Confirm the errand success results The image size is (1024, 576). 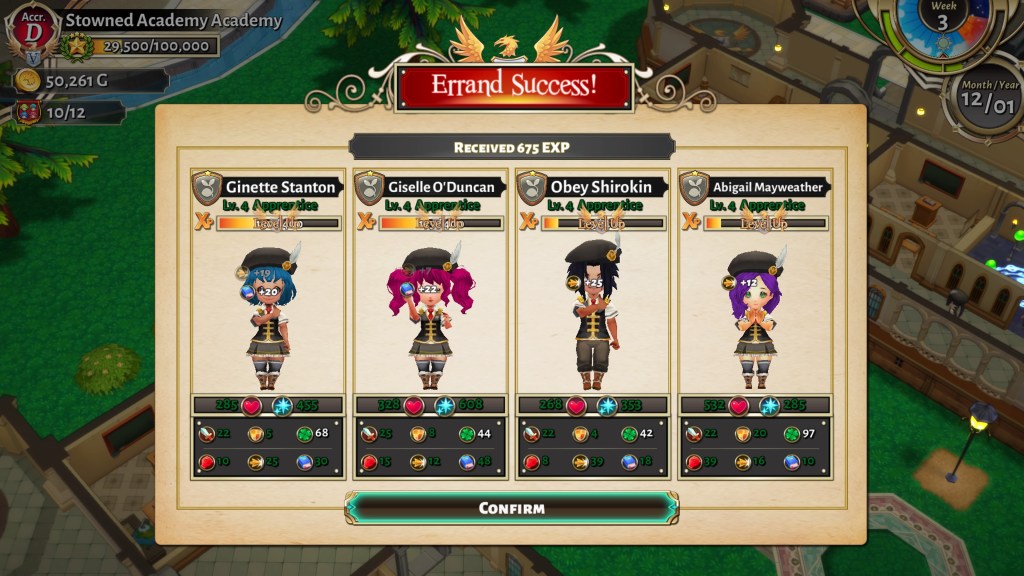[511, 508]
